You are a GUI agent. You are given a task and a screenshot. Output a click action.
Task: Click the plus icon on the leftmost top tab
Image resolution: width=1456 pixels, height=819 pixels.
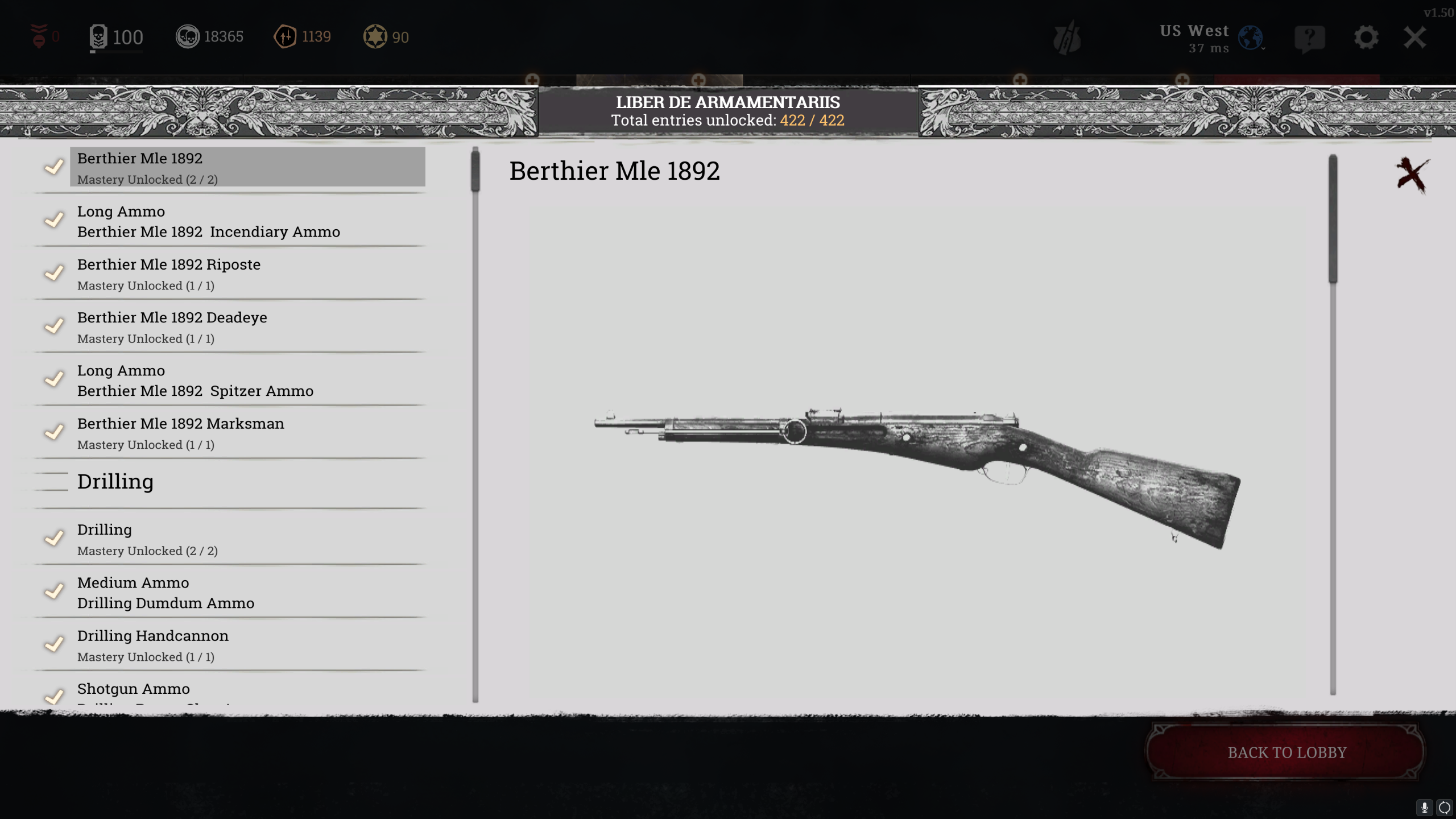532,80
